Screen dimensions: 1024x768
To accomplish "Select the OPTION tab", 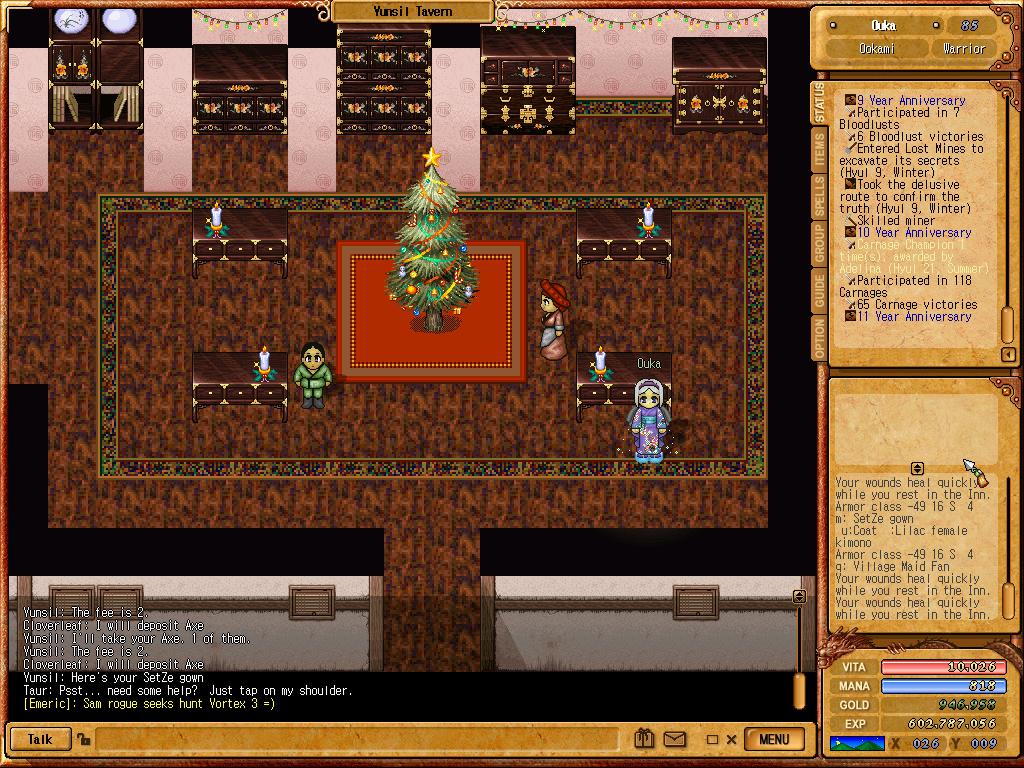I will [x=821, y=339].
